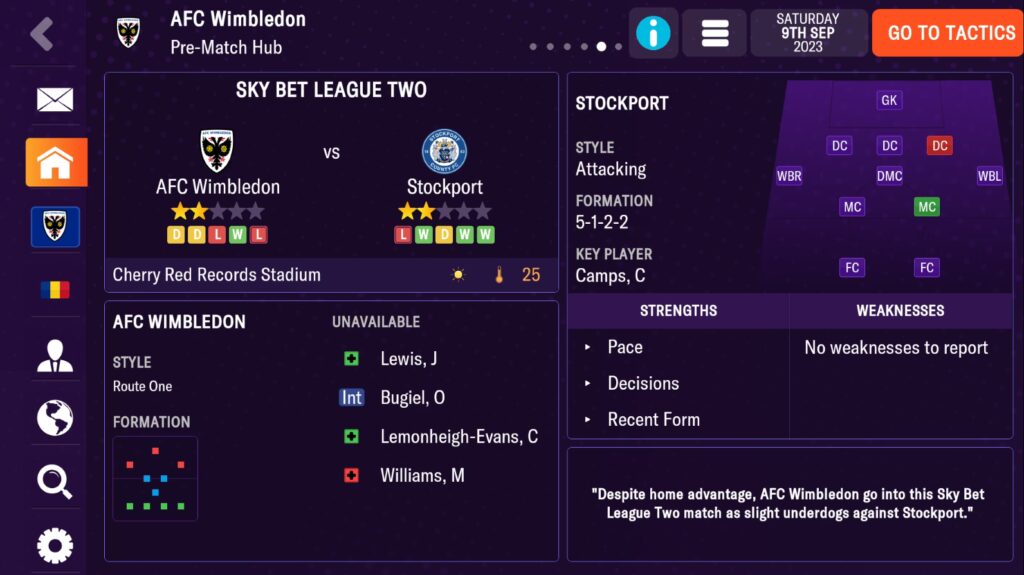
Task: Open the mail inbox envelope icon
Action: [x=55, y=99]
